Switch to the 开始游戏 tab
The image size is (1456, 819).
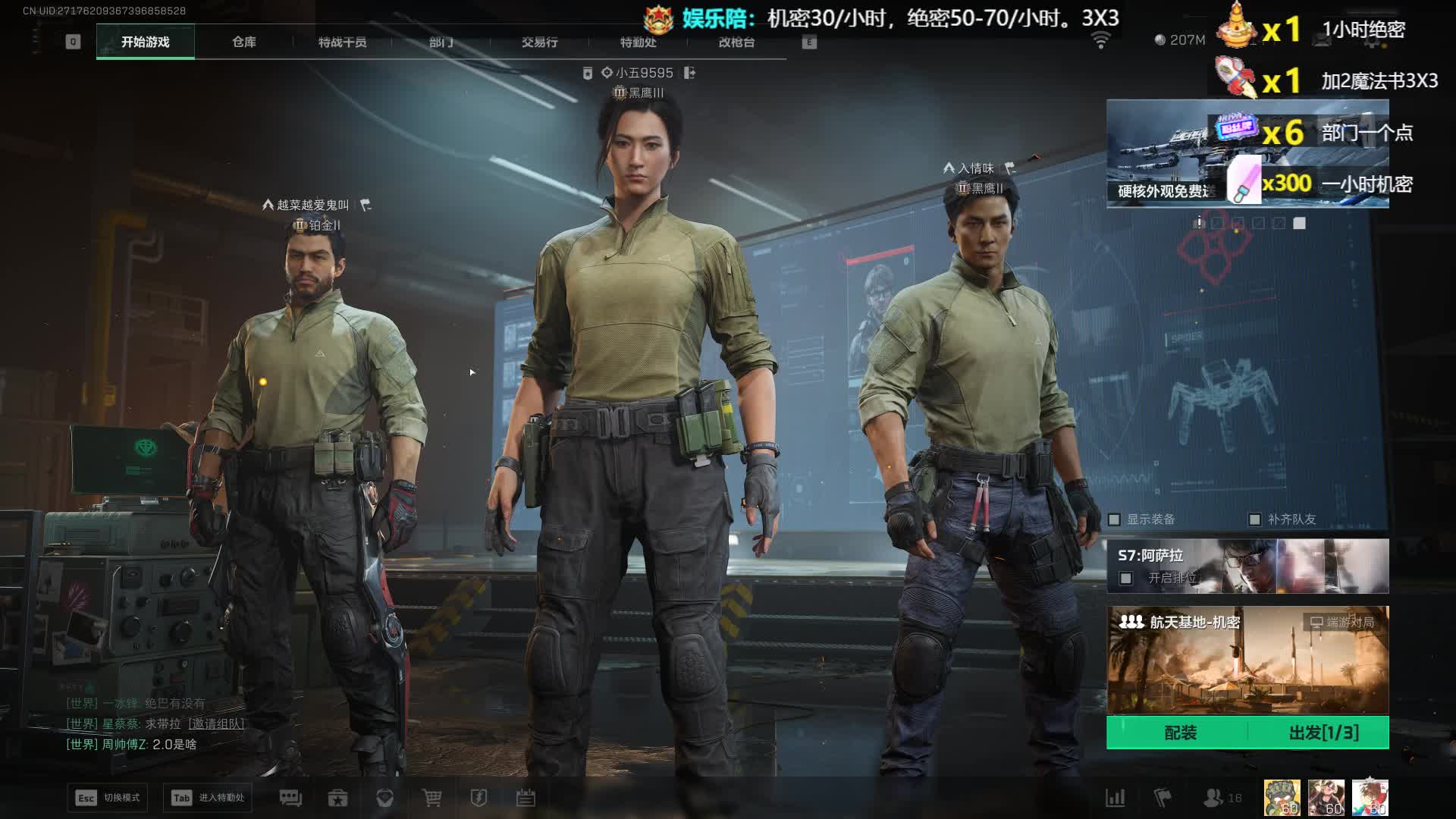[x=145, y=42]
